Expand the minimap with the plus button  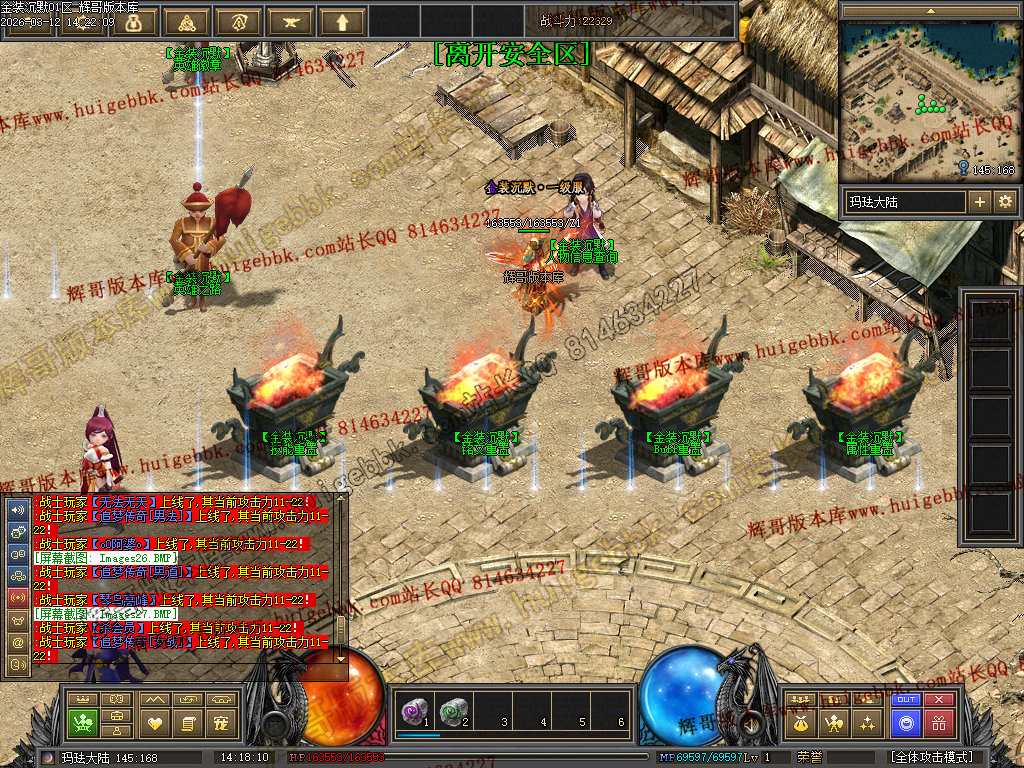pyautogui.click(x=980, y=202)
